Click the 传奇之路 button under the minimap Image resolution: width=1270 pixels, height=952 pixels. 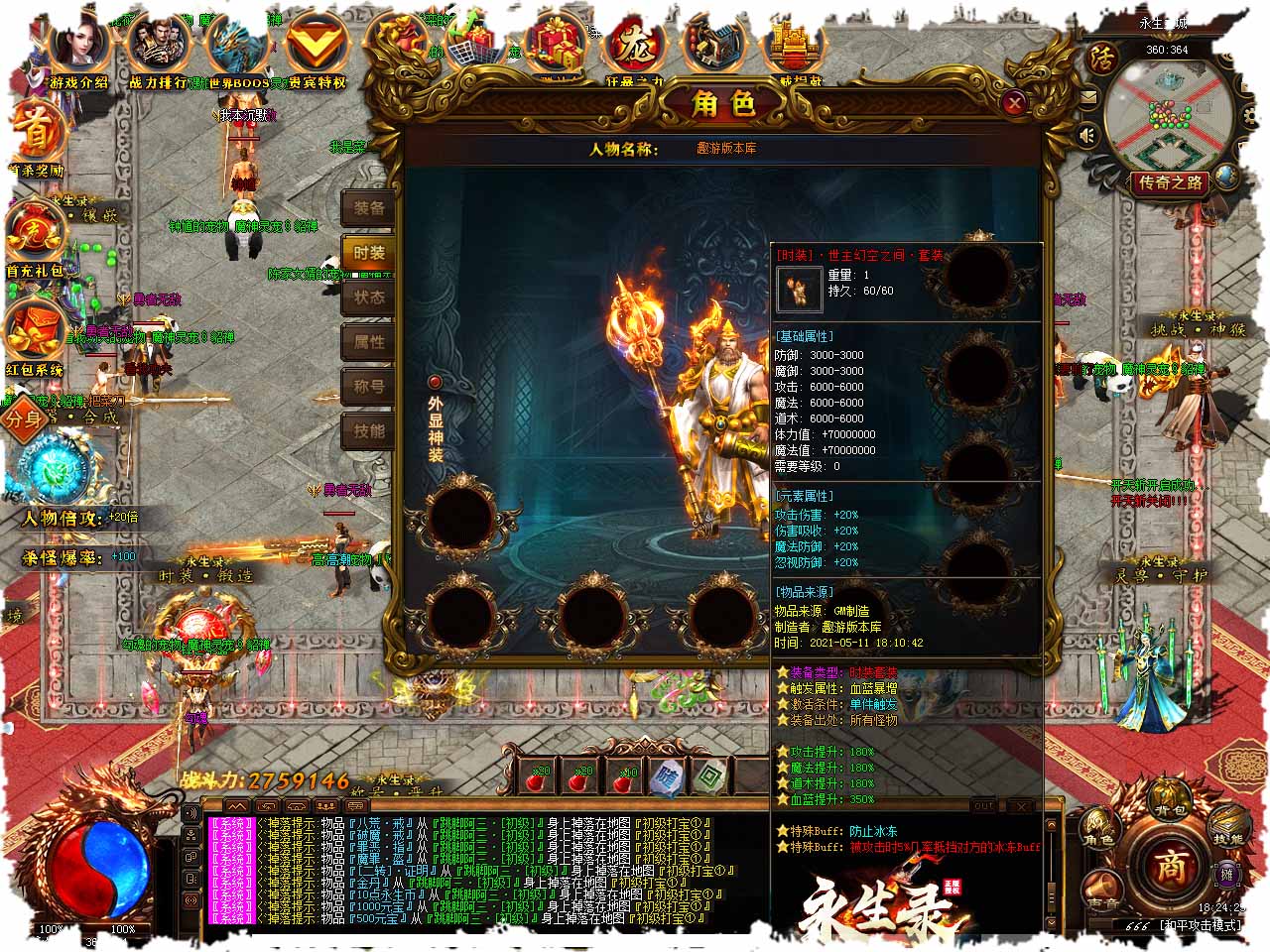pyautogui.click(x=1171, y=182)
